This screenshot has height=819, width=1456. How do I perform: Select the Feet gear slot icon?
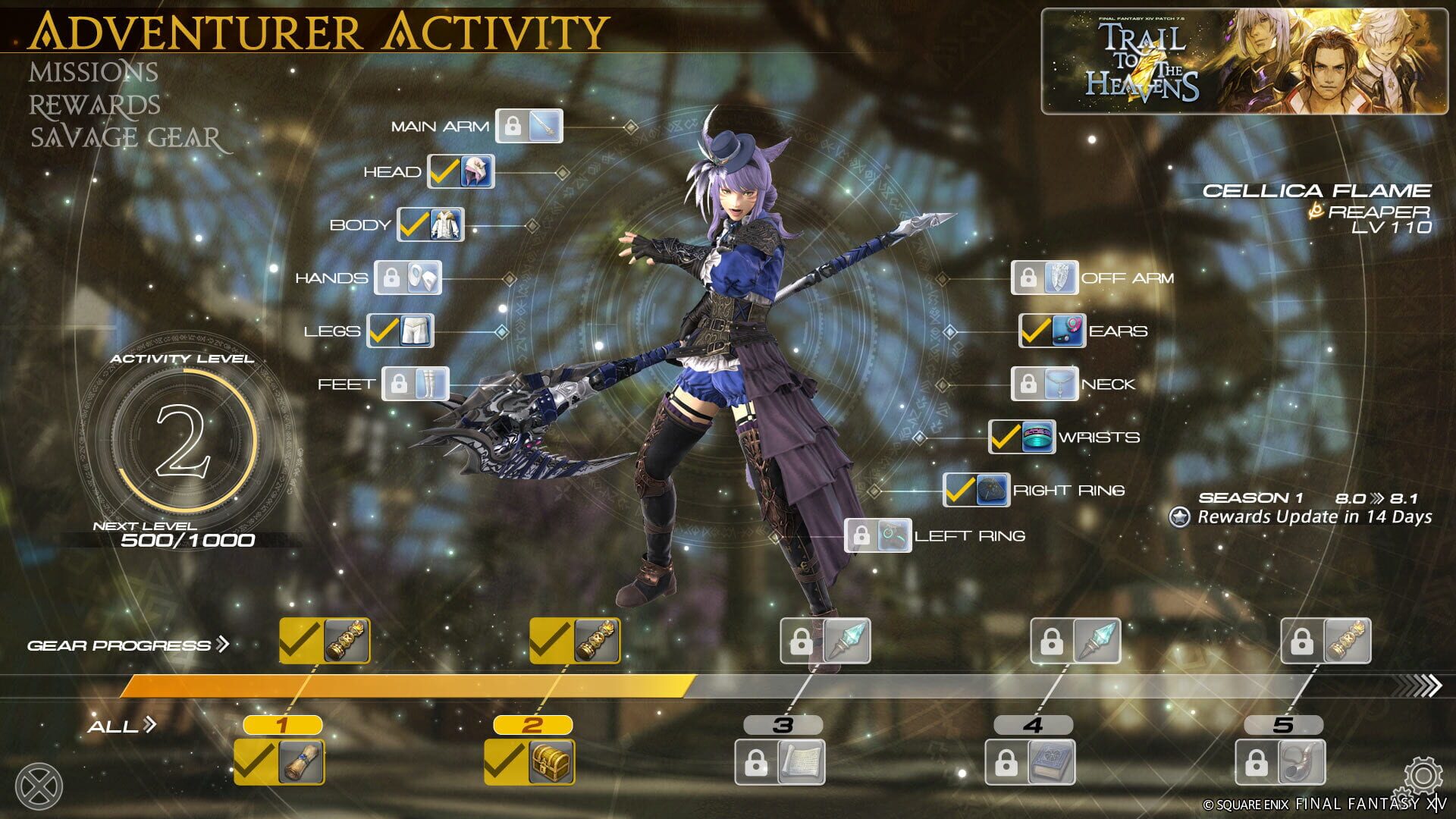coord(417,384)
